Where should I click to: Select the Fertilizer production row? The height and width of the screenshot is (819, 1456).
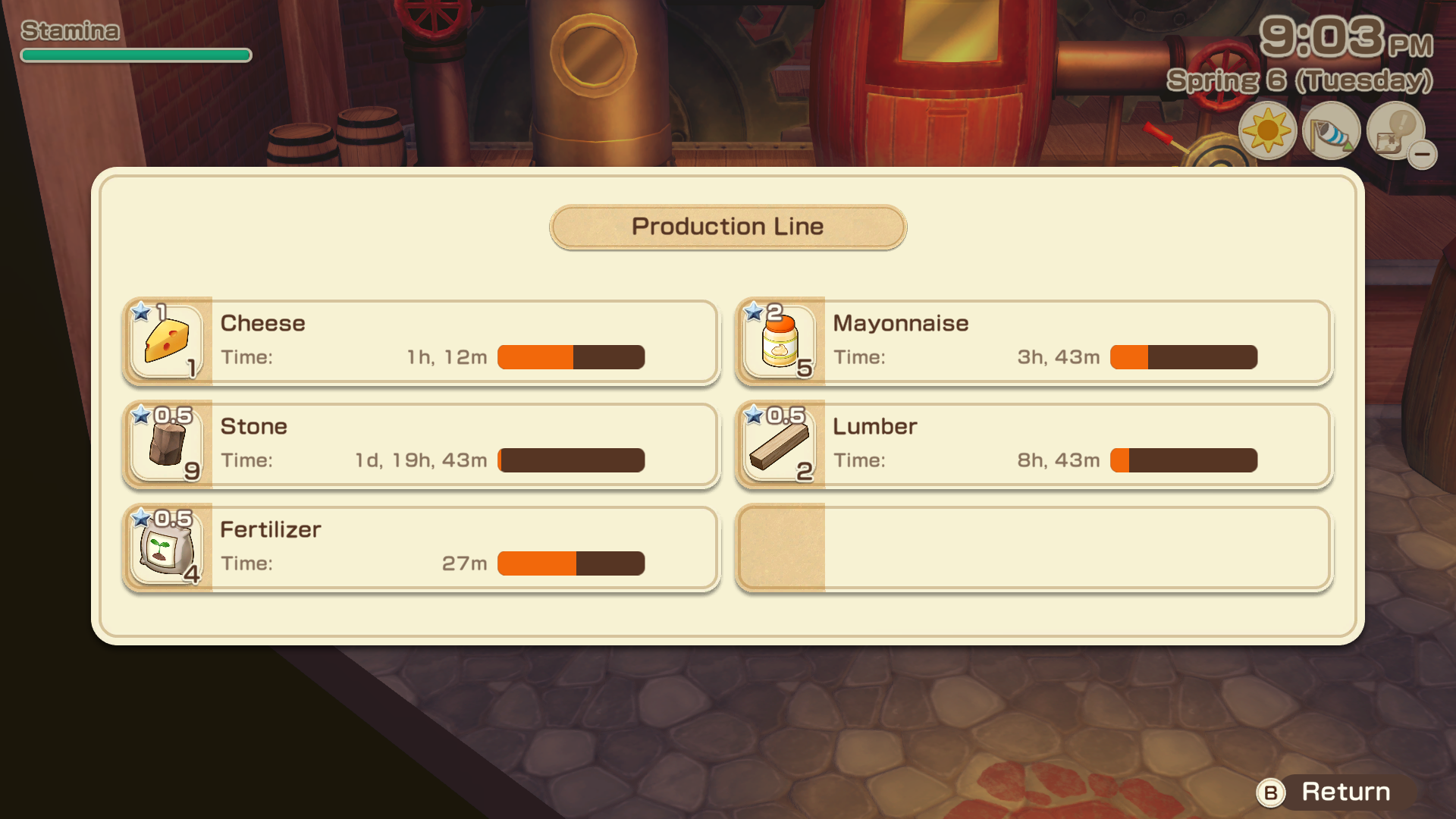pos(421,548)
